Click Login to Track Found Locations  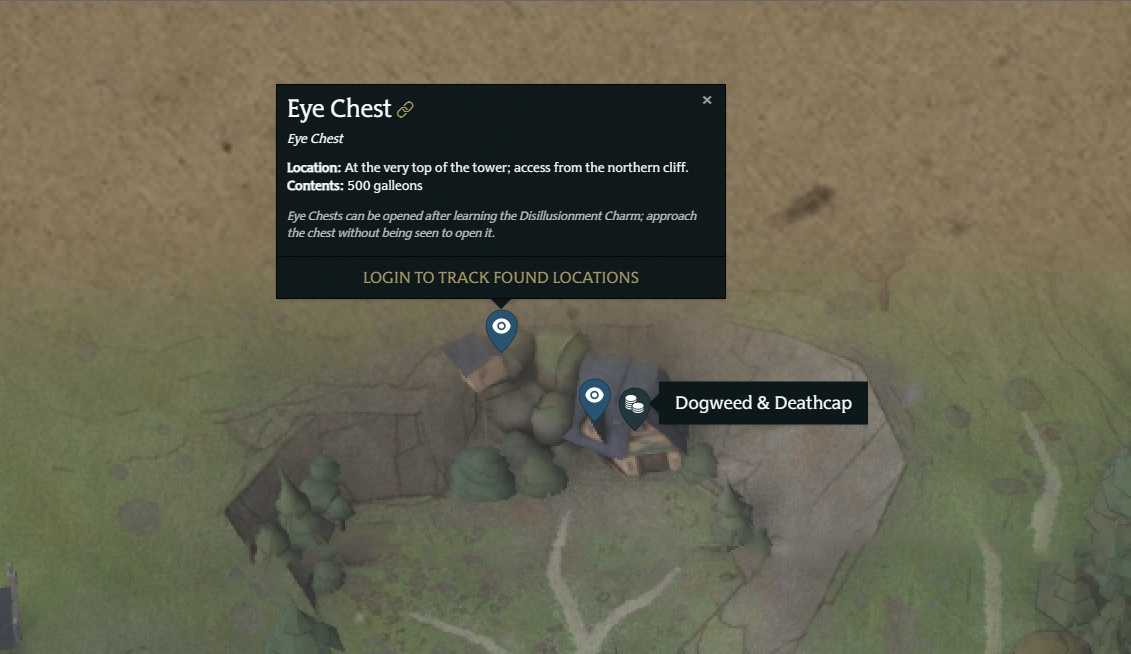point(500,277)
